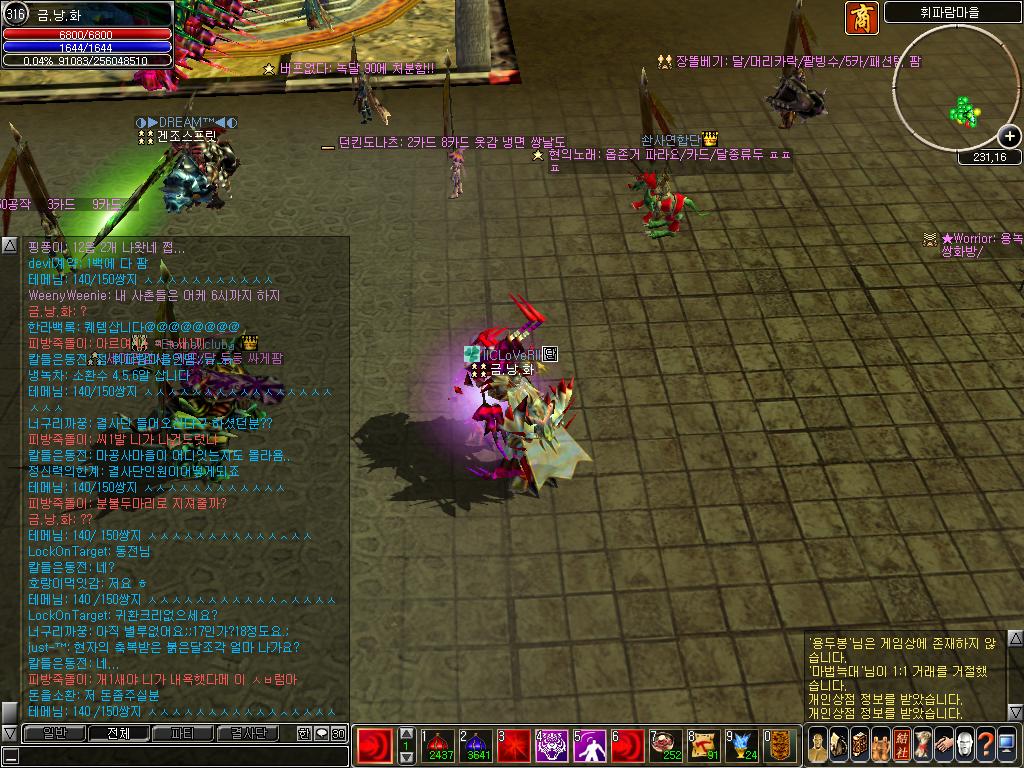Zoom the minimap with the plus button
This screenshot has width=1024, height=768.
[x=1010, y=137]
